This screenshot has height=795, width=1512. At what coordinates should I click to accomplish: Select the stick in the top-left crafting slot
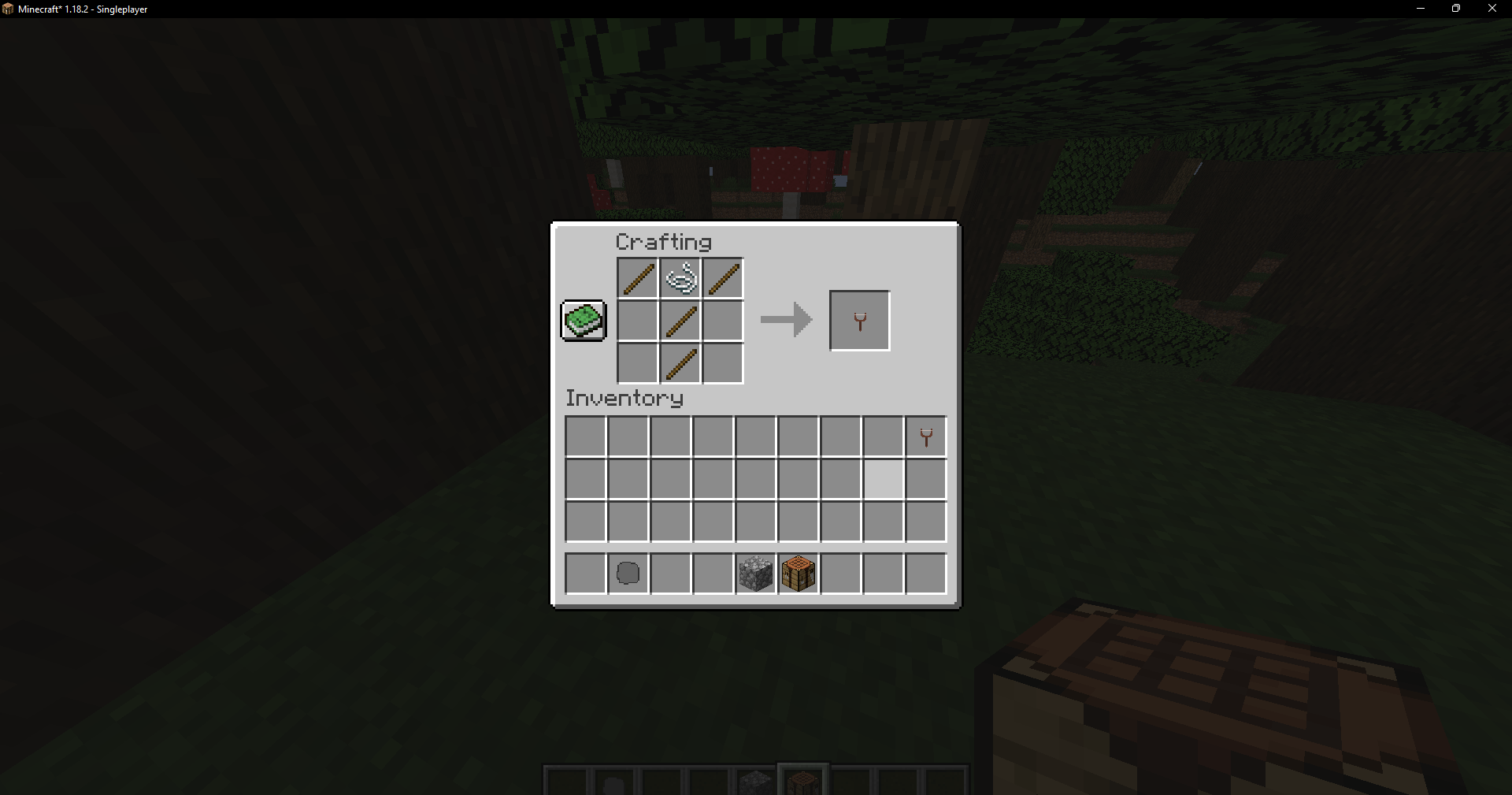click(x=636, y=277)
